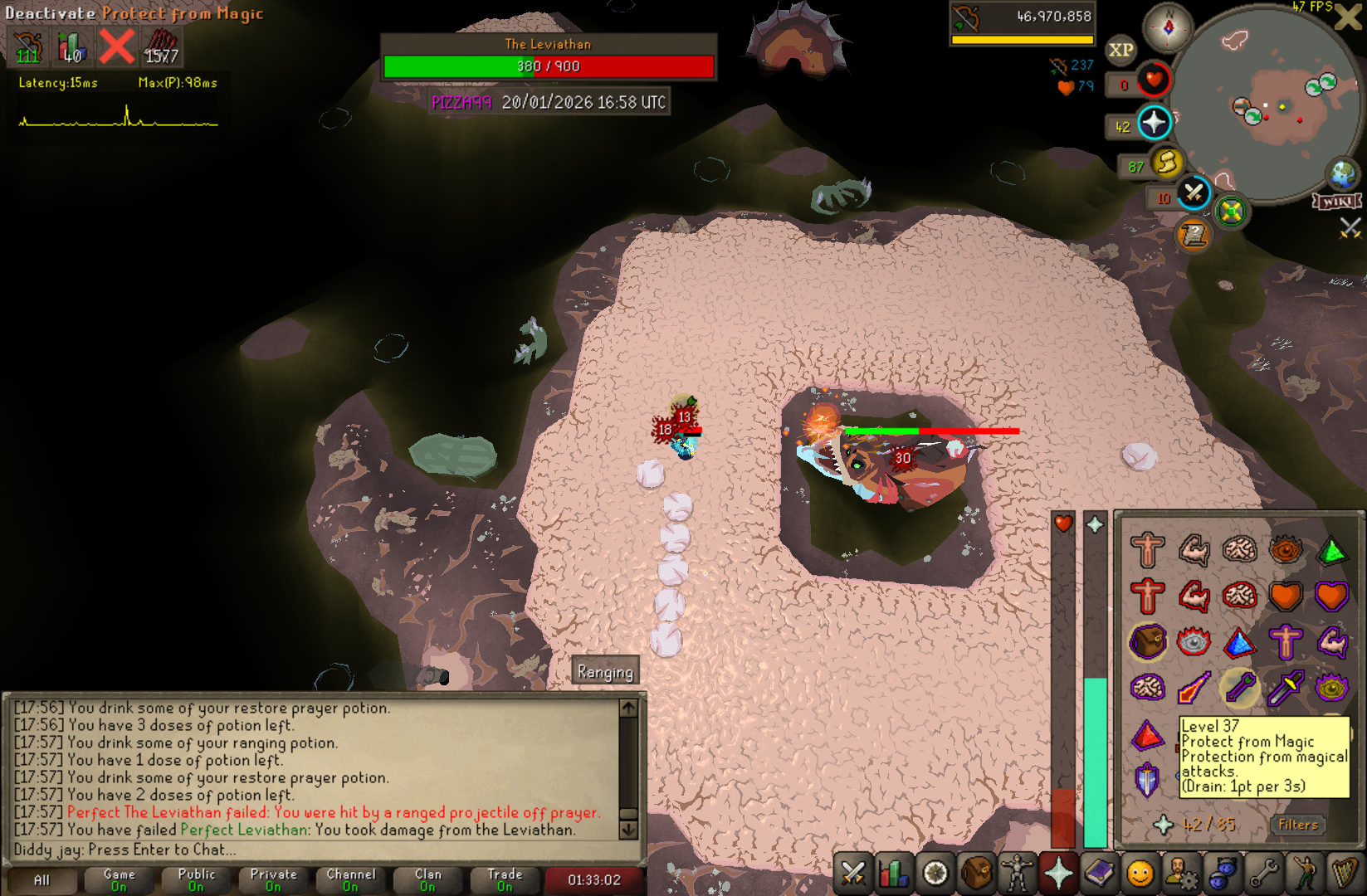1367x896 pixels.
Task: Switch chat to the All tab
Action: (41, 879)
